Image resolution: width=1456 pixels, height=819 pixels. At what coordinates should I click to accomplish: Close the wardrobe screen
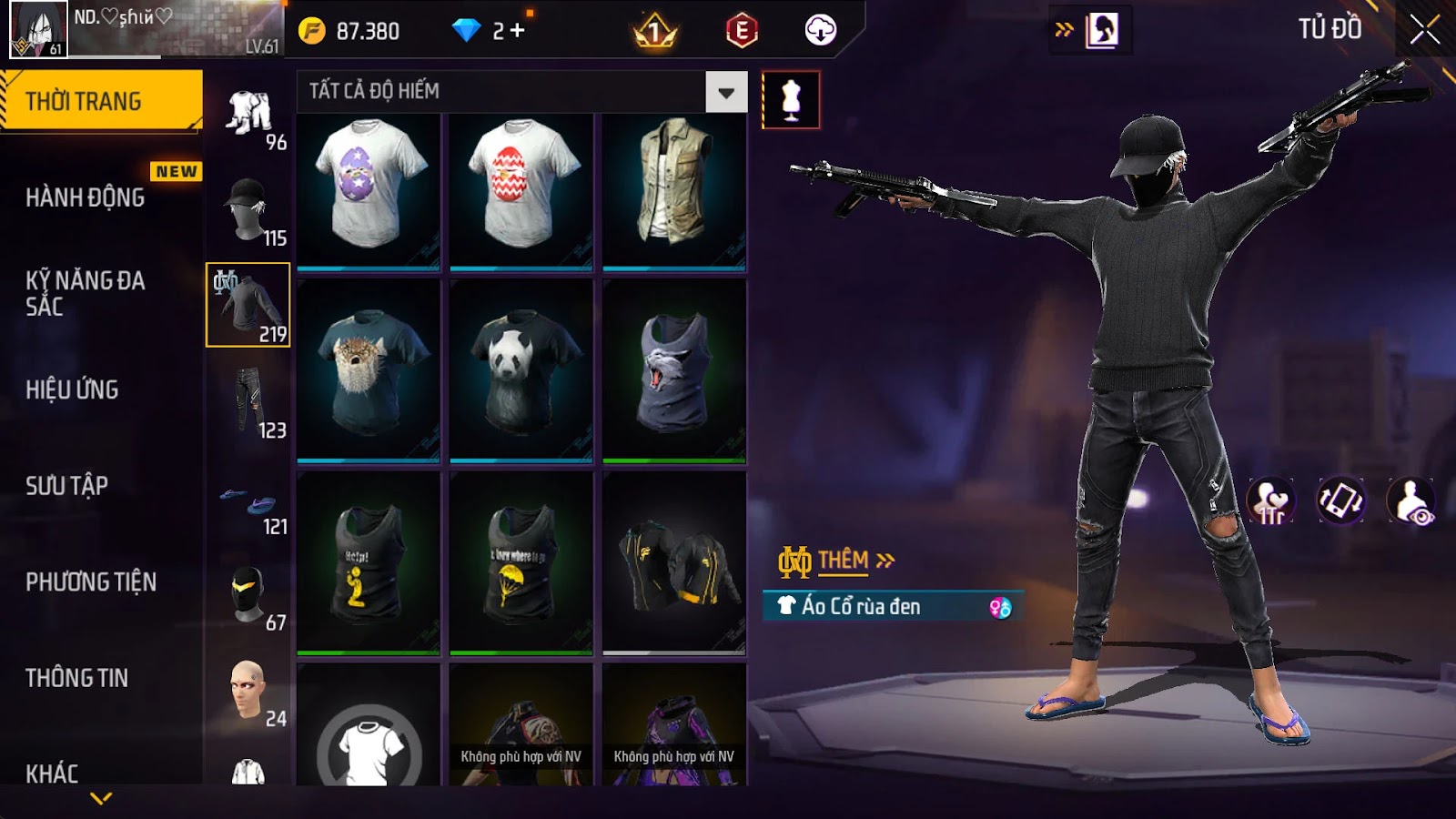(1424, 30)
